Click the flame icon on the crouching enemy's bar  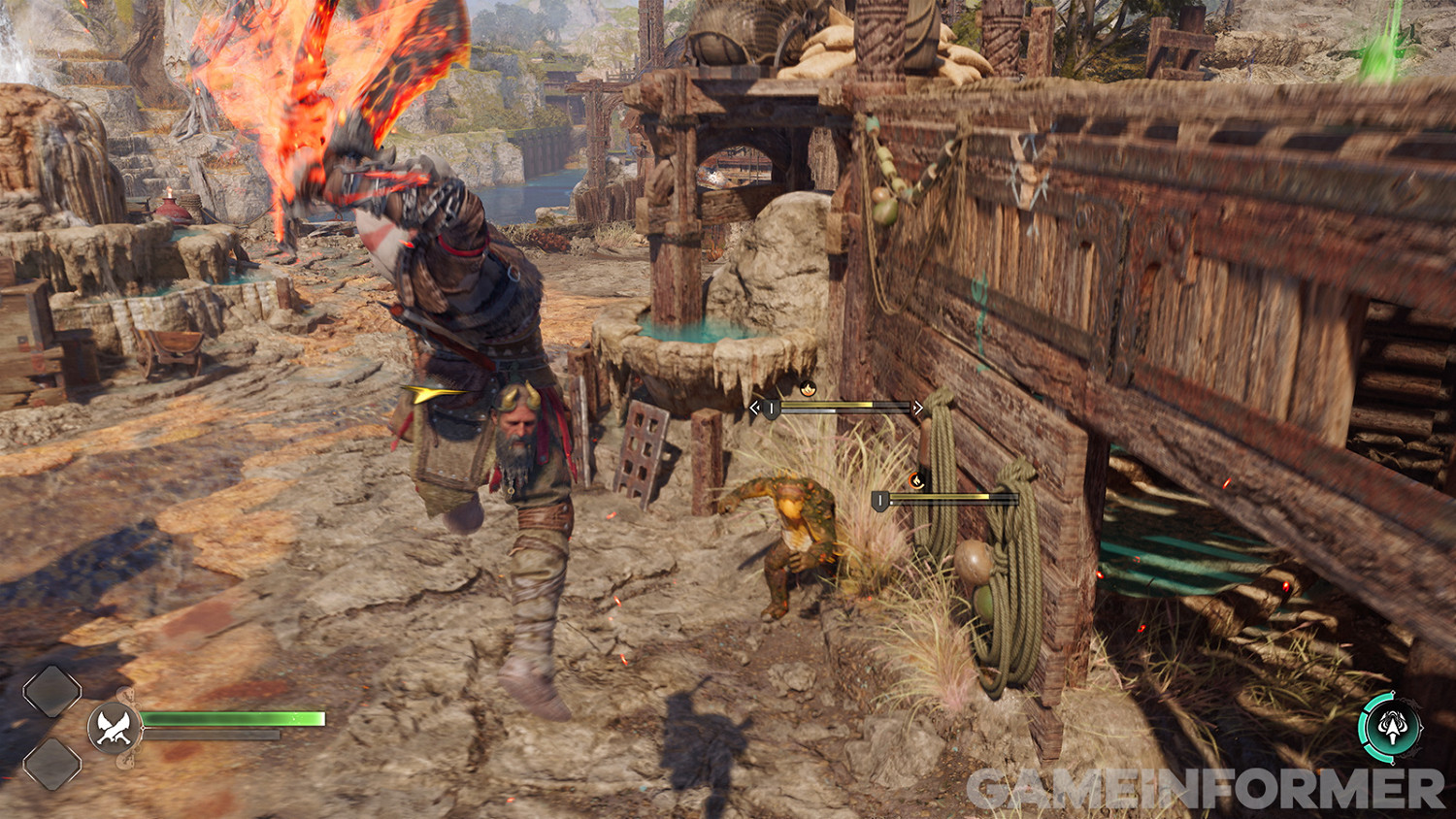coord(916,480)
